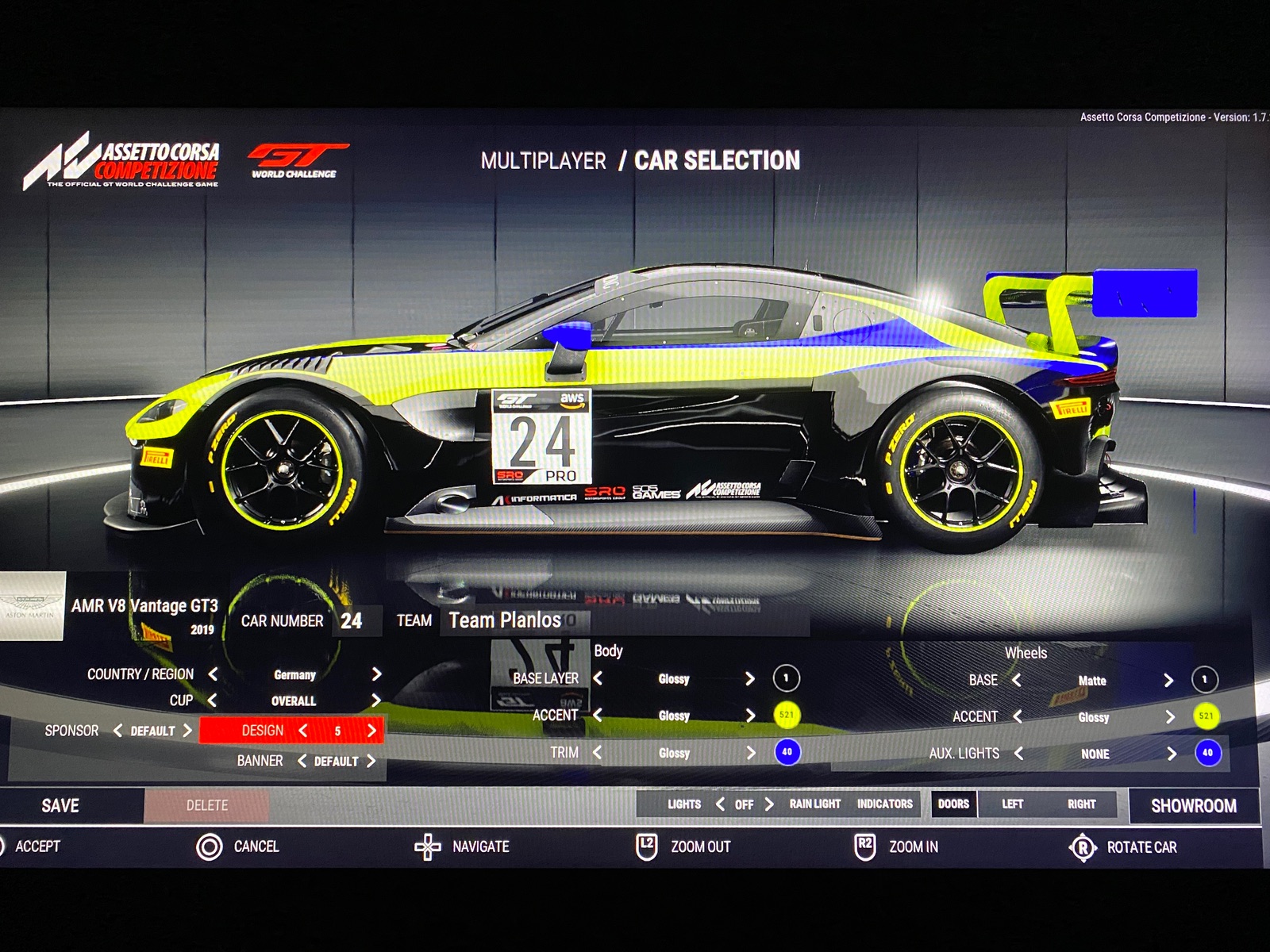
Task: Open the right door
Action: [1081, 804]
